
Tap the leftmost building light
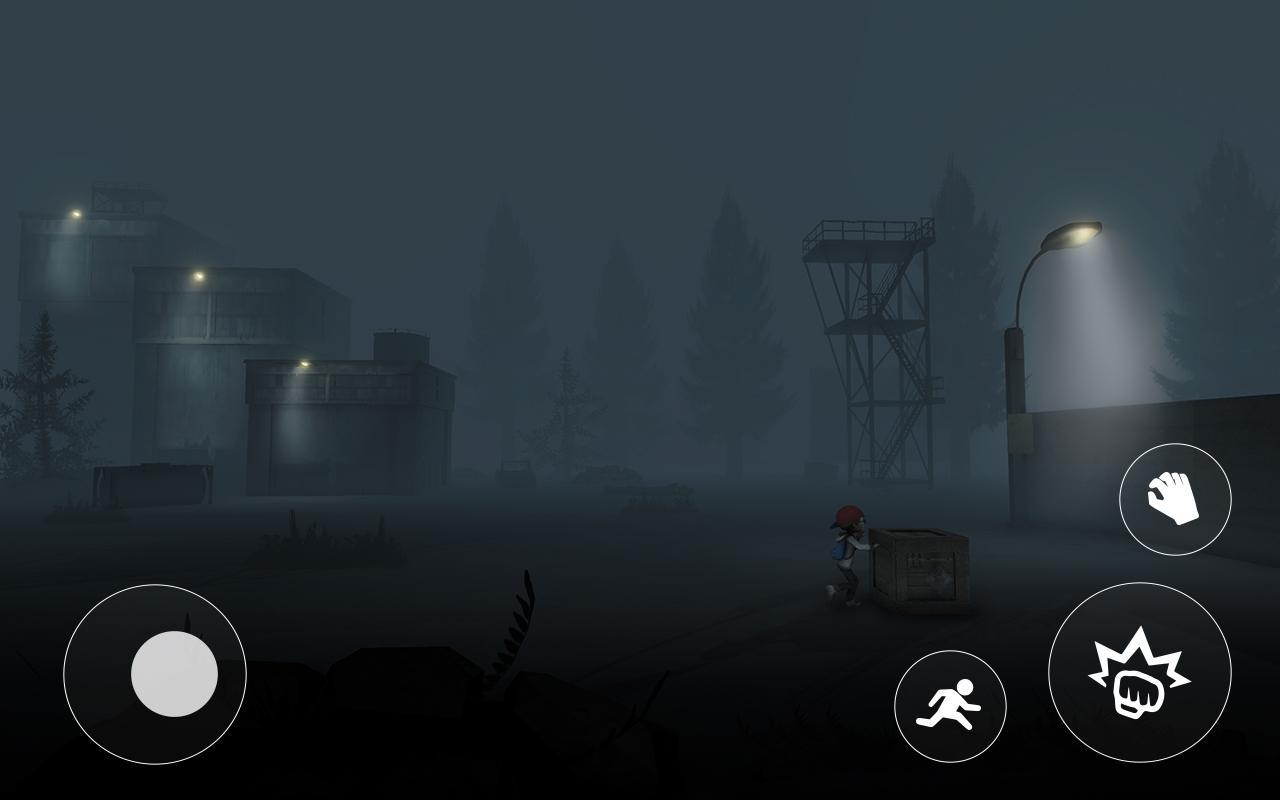[72, 212]
